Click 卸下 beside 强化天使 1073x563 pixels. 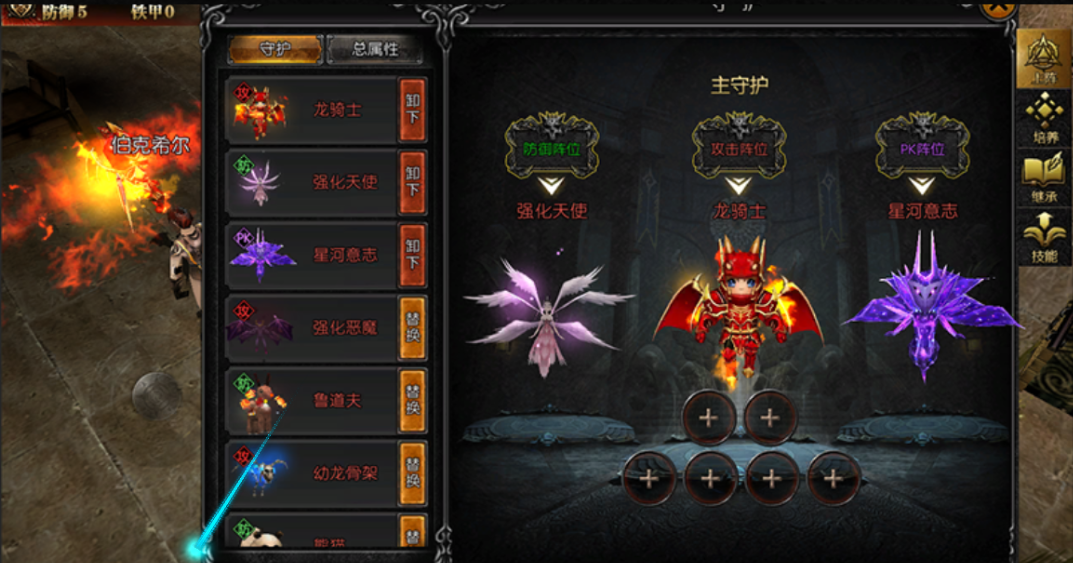(x=412, y=182)
